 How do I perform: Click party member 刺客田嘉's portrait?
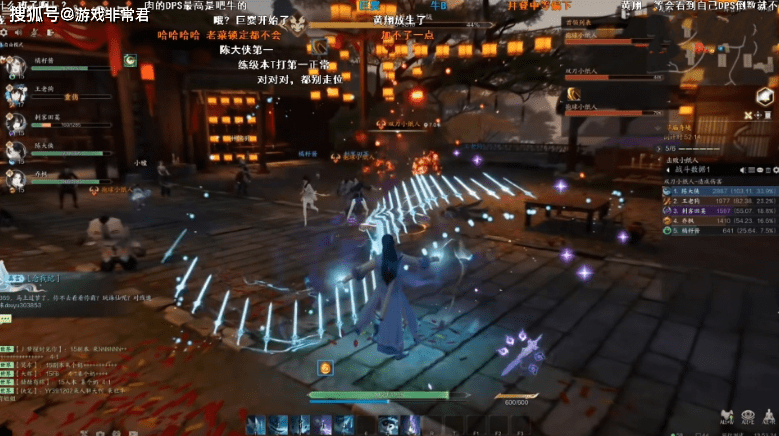coord(16,122)
